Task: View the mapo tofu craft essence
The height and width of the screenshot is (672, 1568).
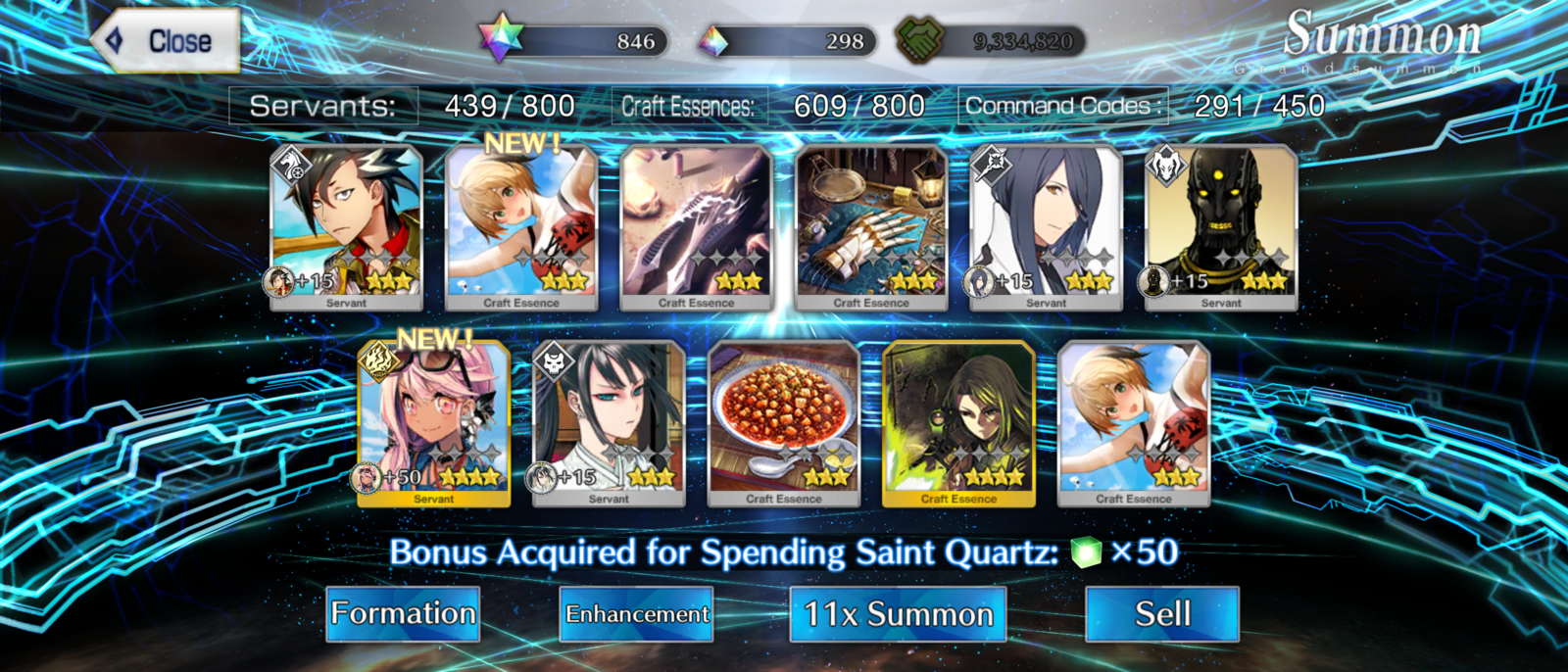Action: 784,423
